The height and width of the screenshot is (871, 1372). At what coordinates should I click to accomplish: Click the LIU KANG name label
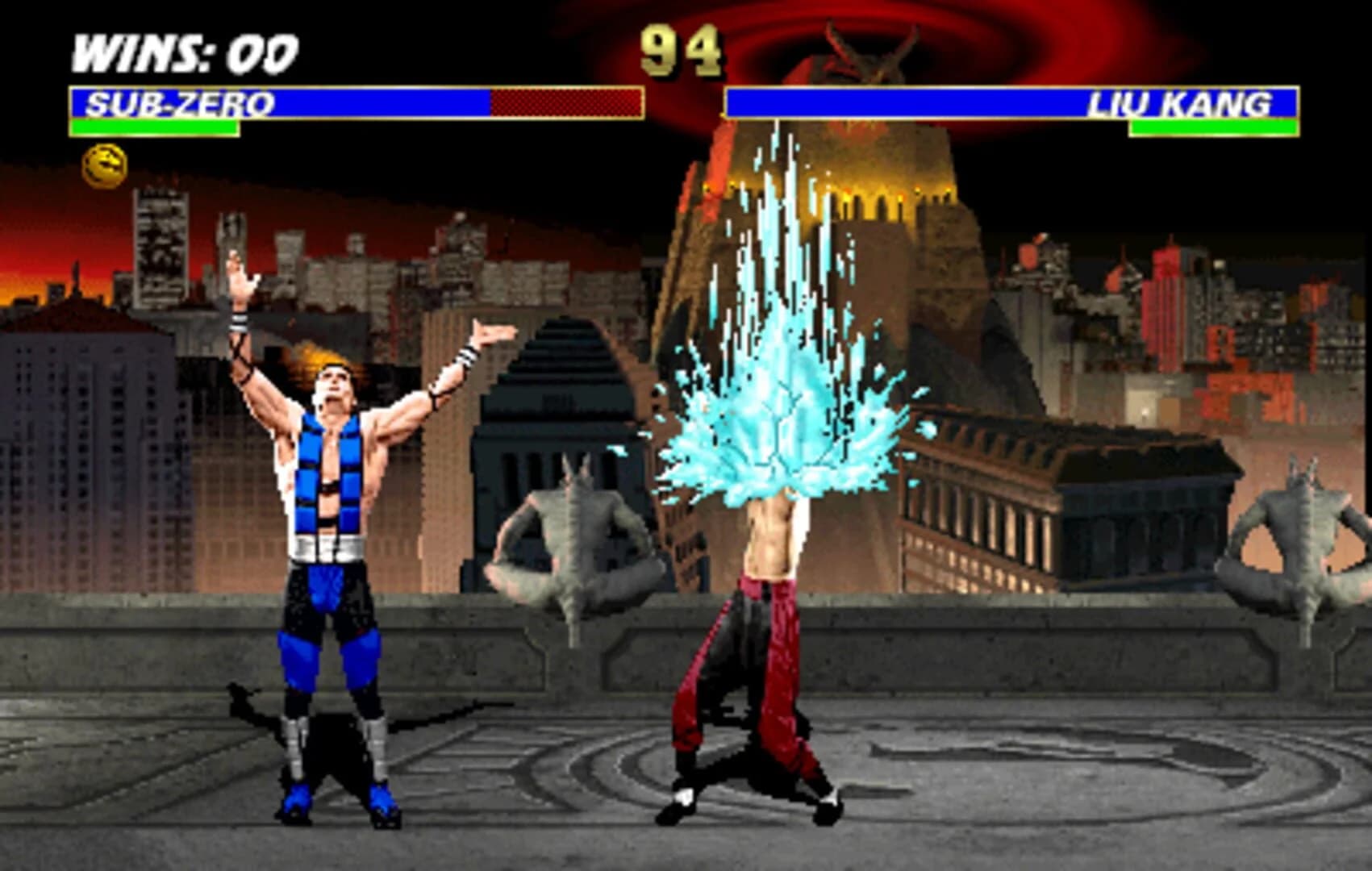1182,102
